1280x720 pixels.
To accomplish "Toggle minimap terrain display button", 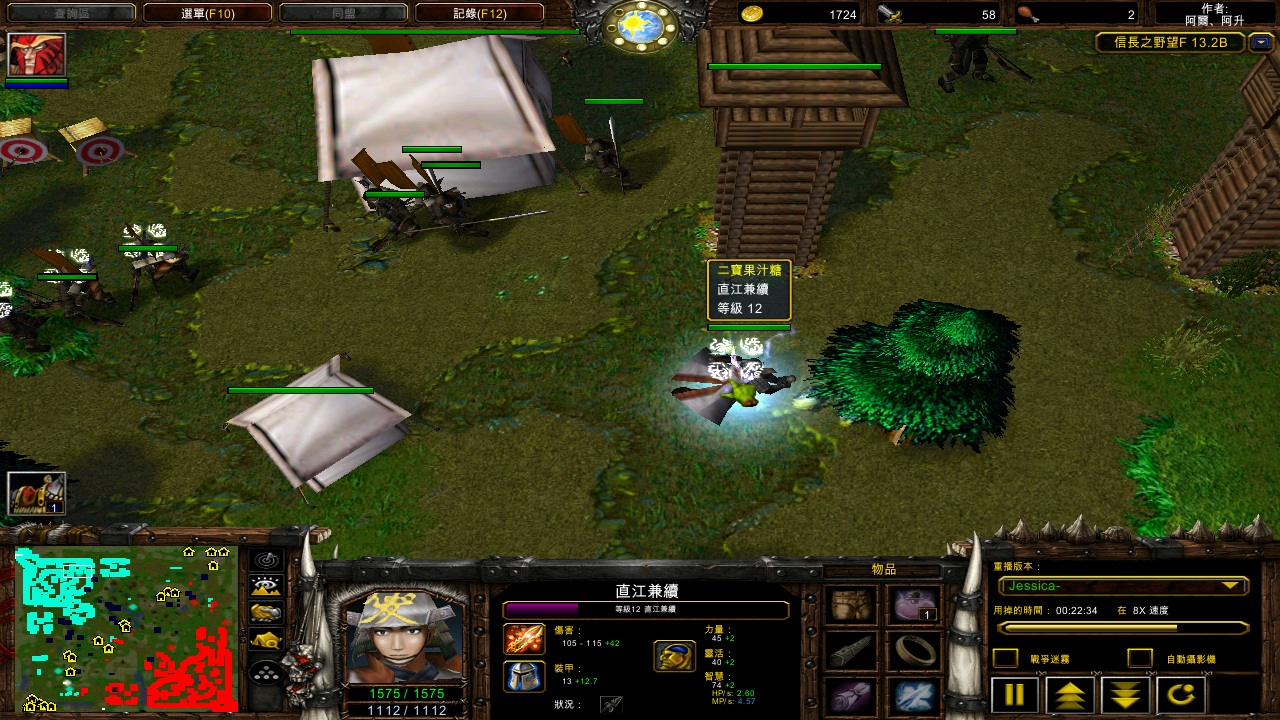I will pos(265,587).
